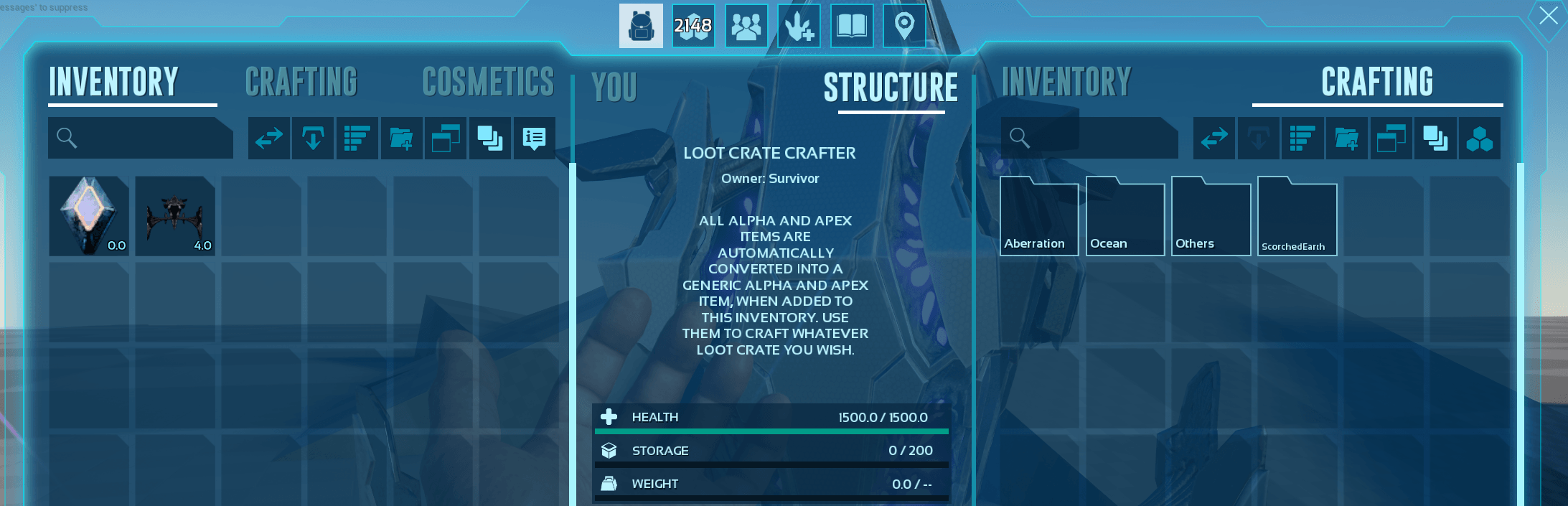Screen dimensions: 1568x506
Task: Open the engrams icon showing 2148
Action: pos(693,26)
